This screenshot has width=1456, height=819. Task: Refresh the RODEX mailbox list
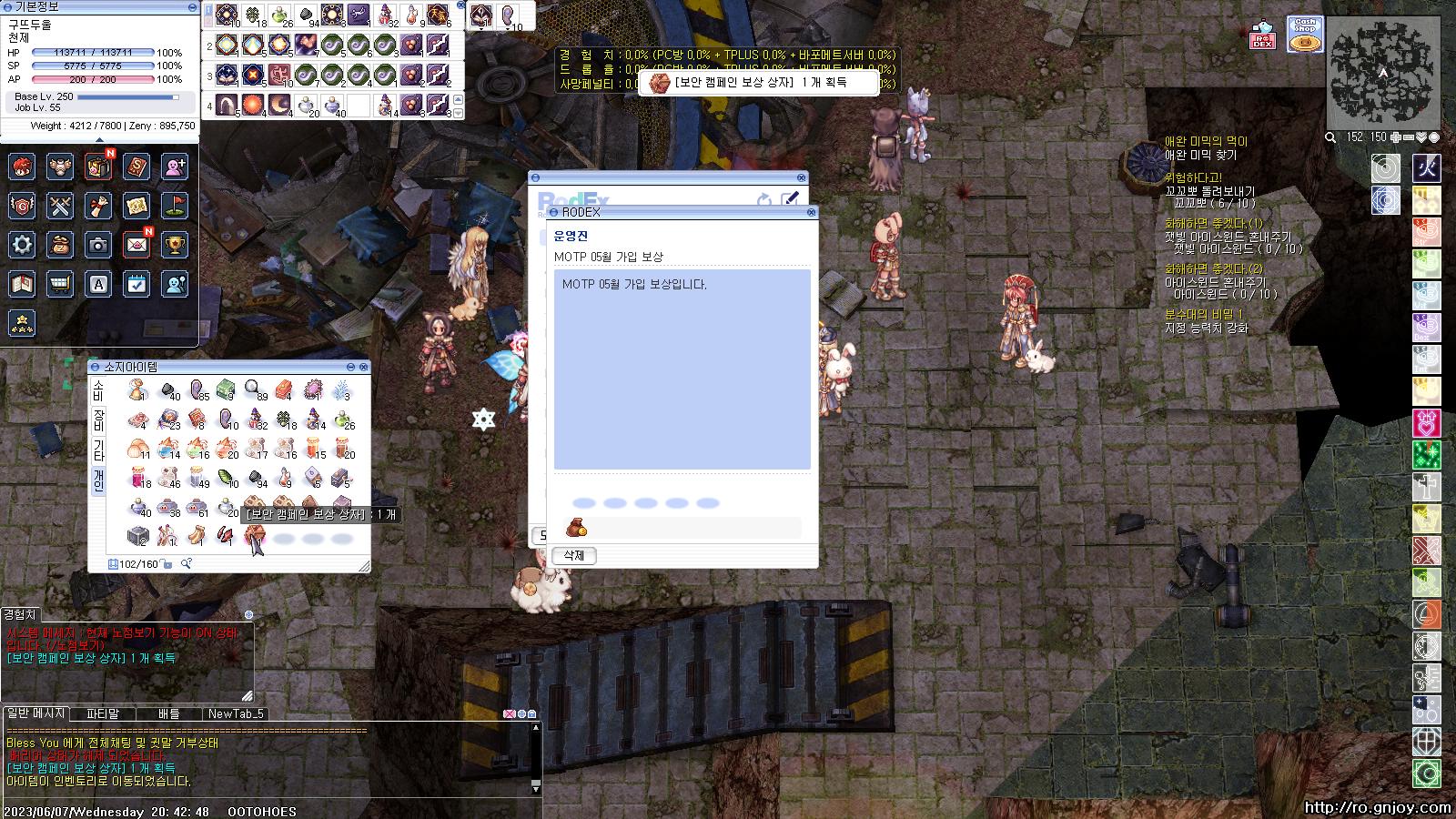[764, 199]
